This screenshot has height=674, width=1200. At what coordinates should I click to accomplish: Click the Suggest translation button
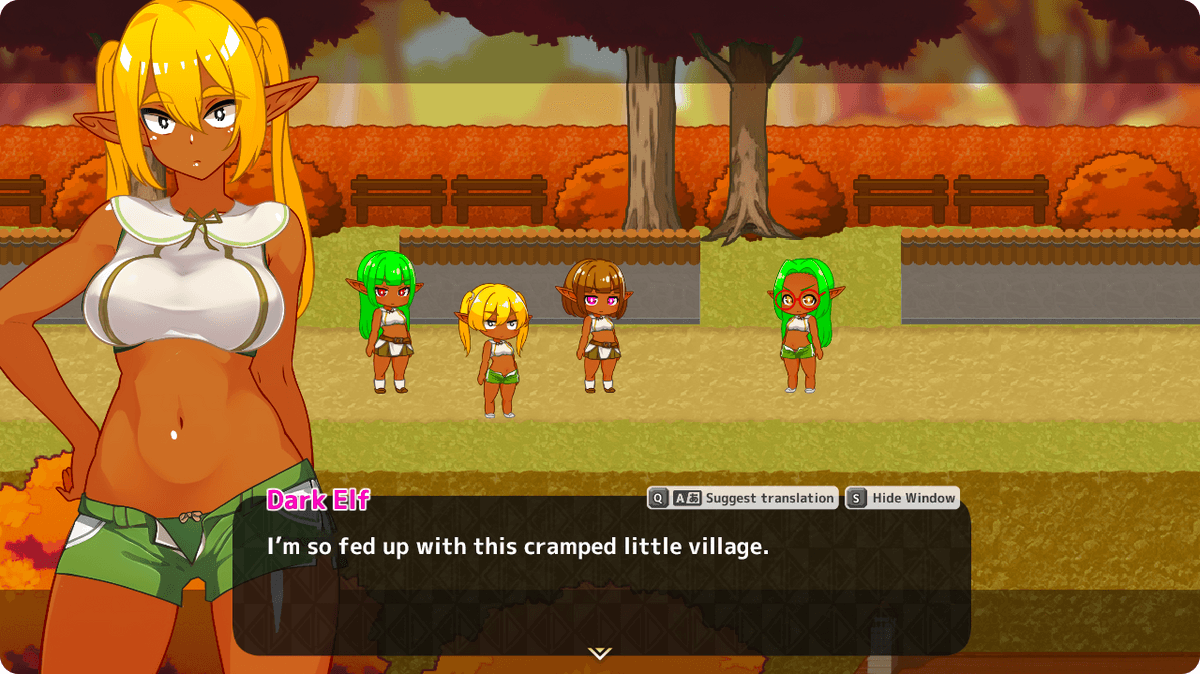[742, 498]
